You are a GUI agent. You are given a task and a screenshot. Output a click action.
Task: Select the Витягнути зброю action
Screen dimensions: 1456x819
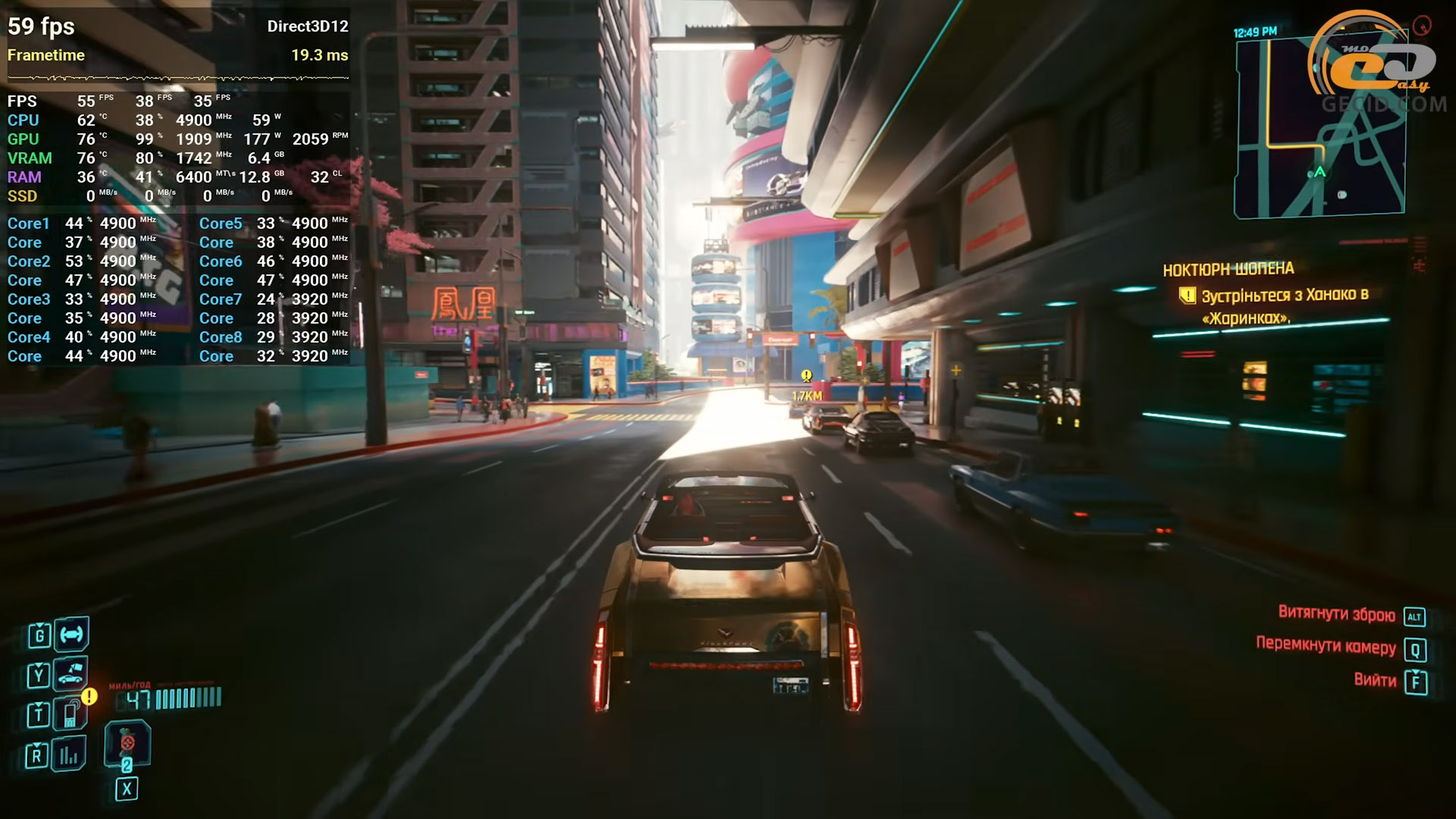(1336, 614)
